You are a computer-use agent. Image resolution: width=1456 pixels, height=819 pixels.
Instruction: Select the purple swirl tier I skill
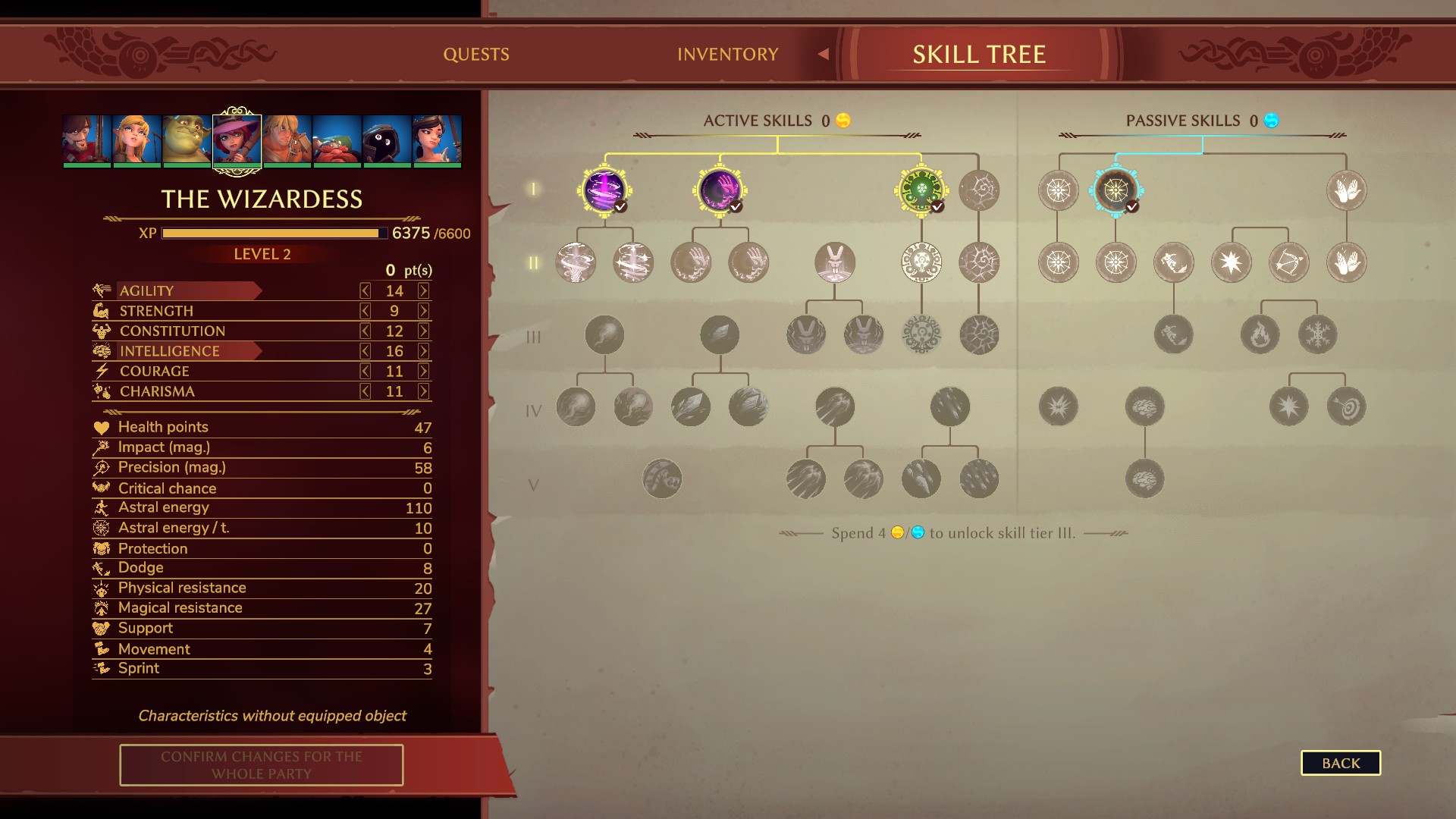(x=604, y=190)
